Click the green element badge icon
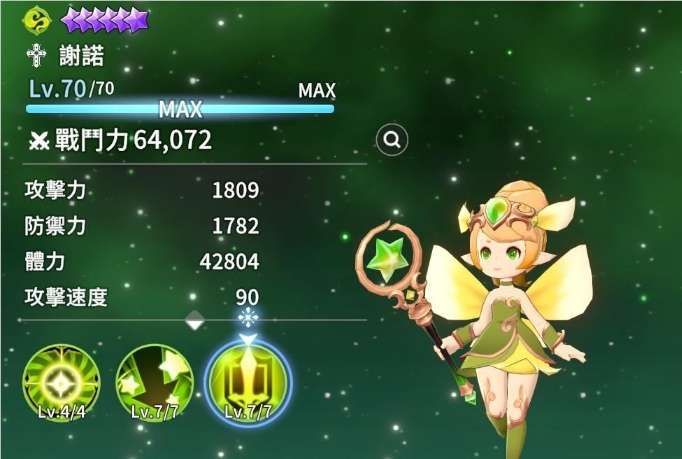Viewport: 682px width, 459px height. pos(41,19)
